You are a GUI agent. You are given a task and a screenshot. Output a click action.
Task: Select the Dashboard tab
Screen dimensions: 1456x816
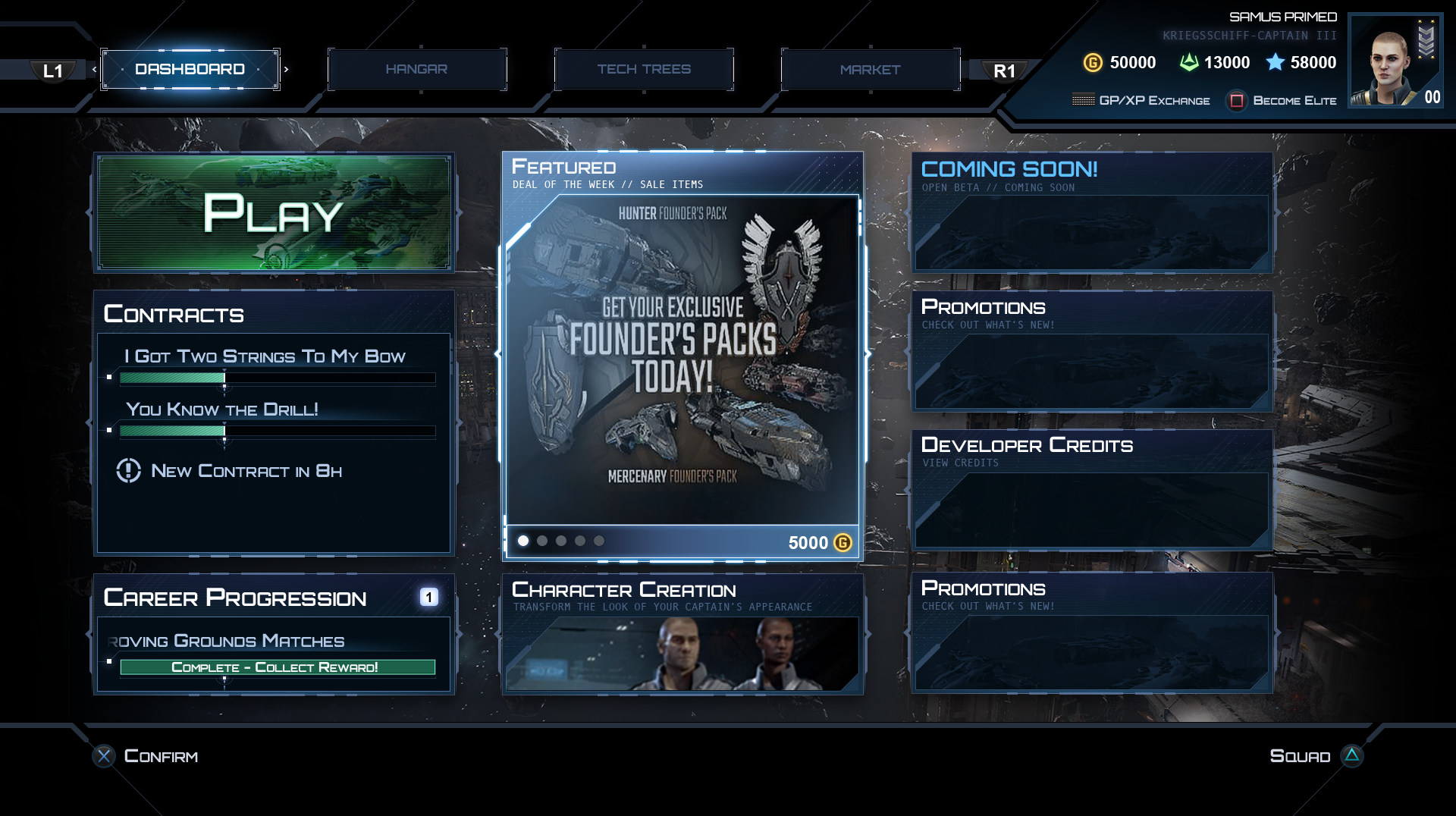[190, 69]
